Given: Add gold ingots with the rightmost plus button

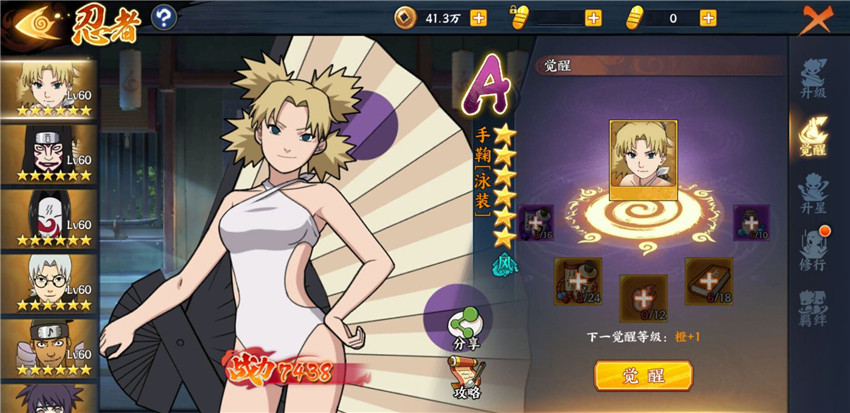Looking at the screenshot, I should [x=708, y=18].
